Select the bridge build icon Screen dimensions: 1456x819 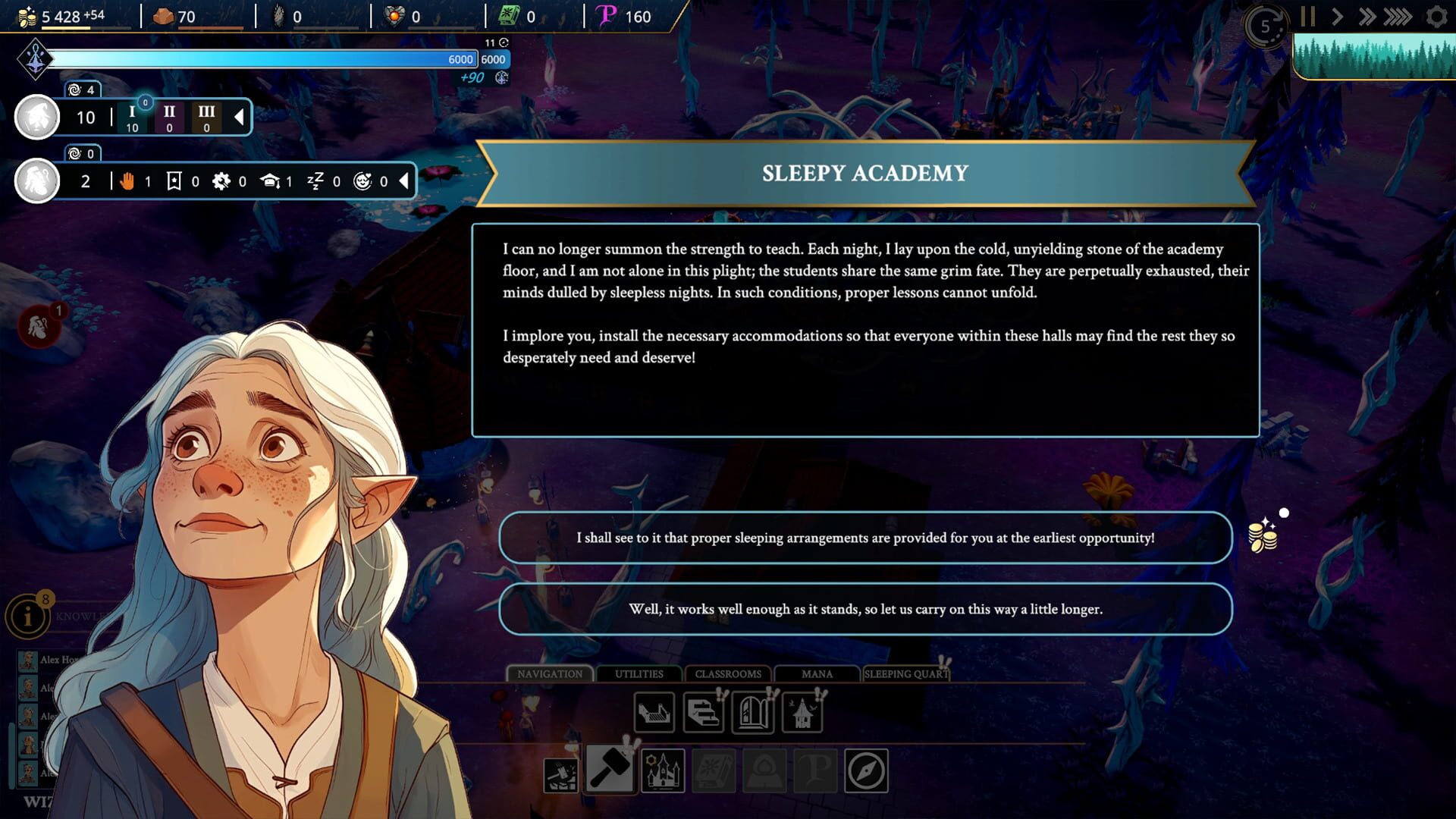pos(653,713)
